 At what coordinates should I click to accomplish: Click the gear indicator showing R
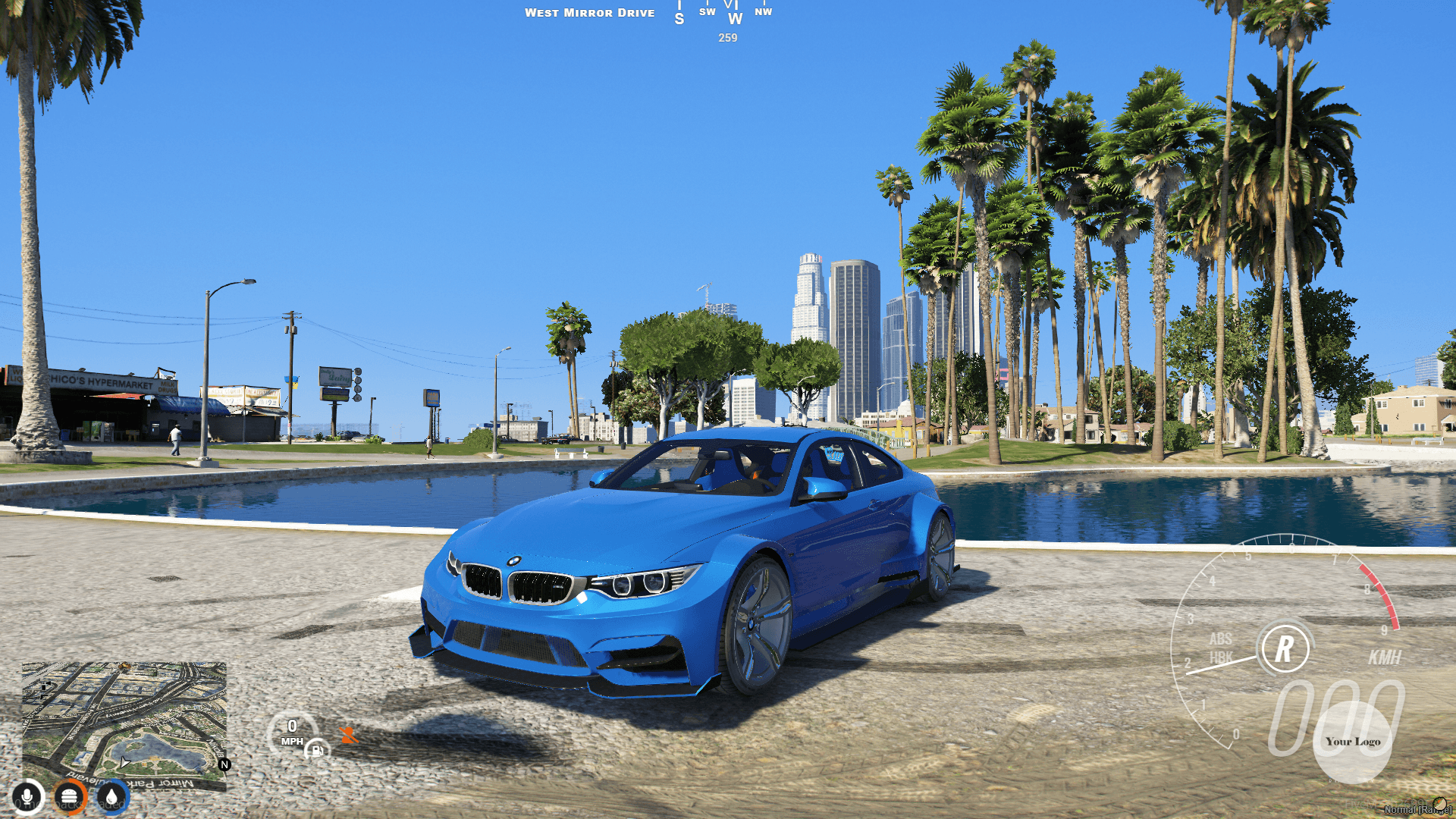pyautogui.click(x=1285, y=648)
